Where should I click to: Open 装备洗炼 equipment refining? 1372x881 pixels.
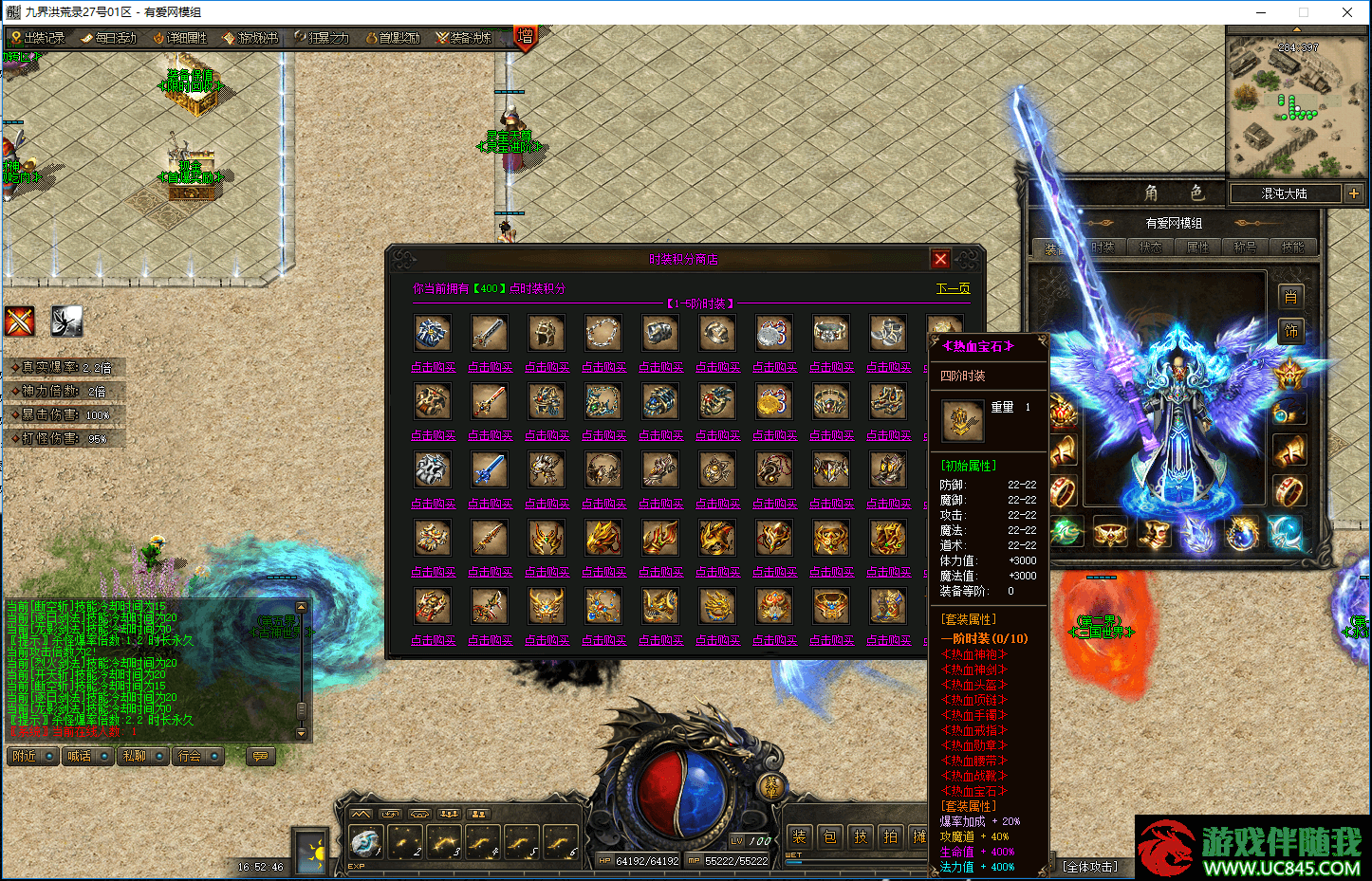[x=463, y=38]
